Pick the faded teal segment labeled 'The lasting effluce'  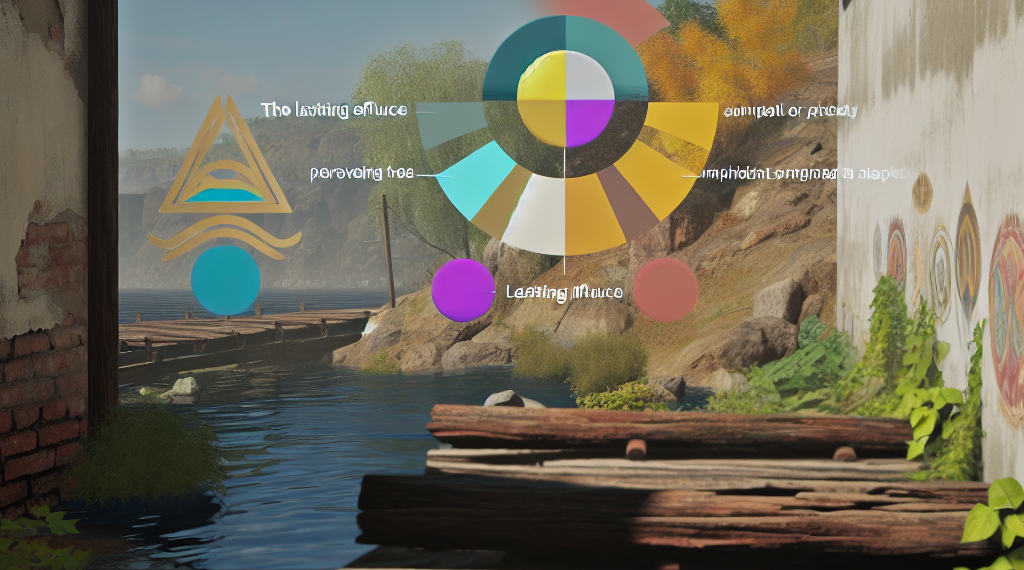pyautogui.click(x=452, y=121)
